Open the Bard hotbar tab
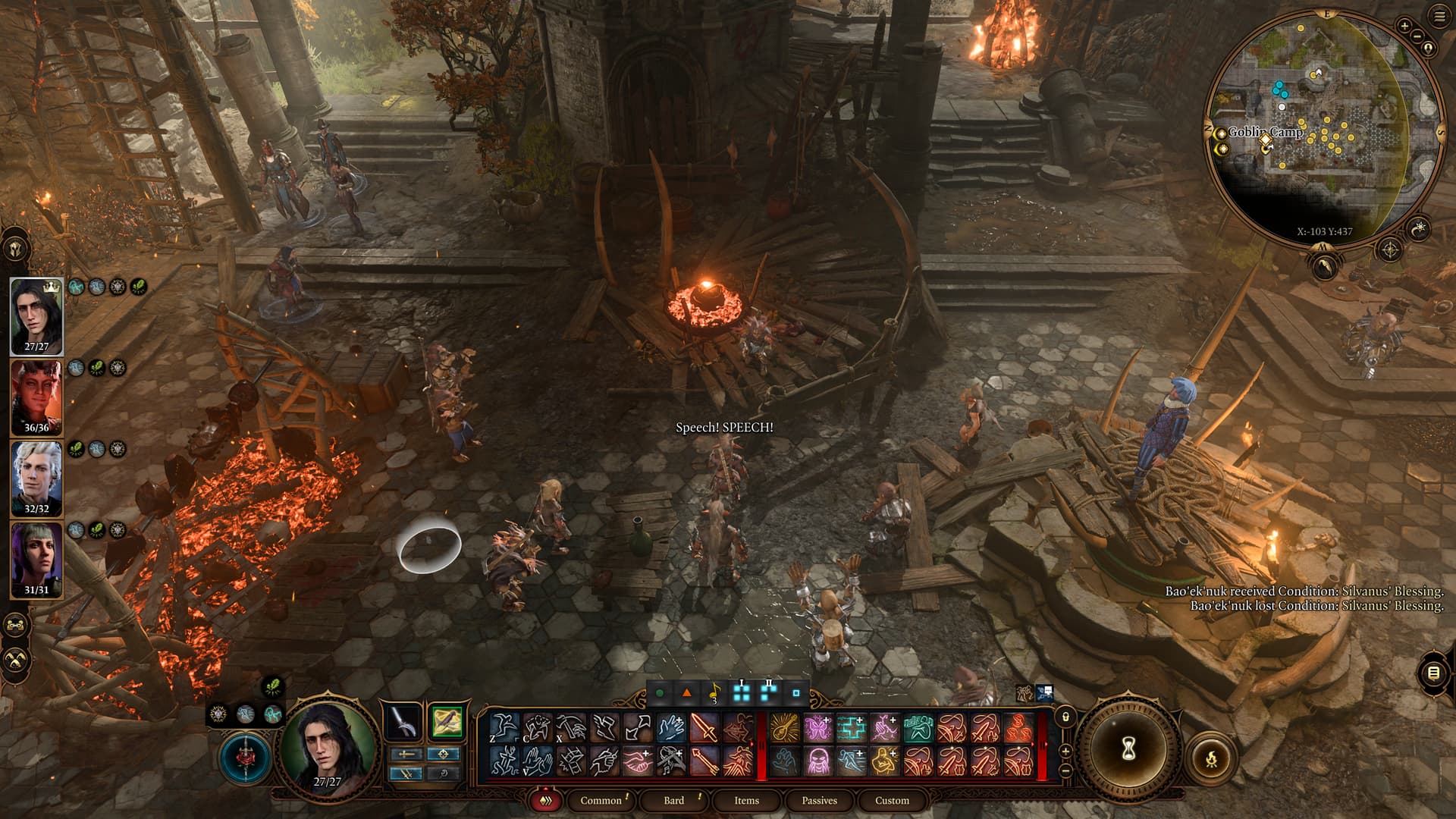 pyautogui.click(x=673, y=800)
